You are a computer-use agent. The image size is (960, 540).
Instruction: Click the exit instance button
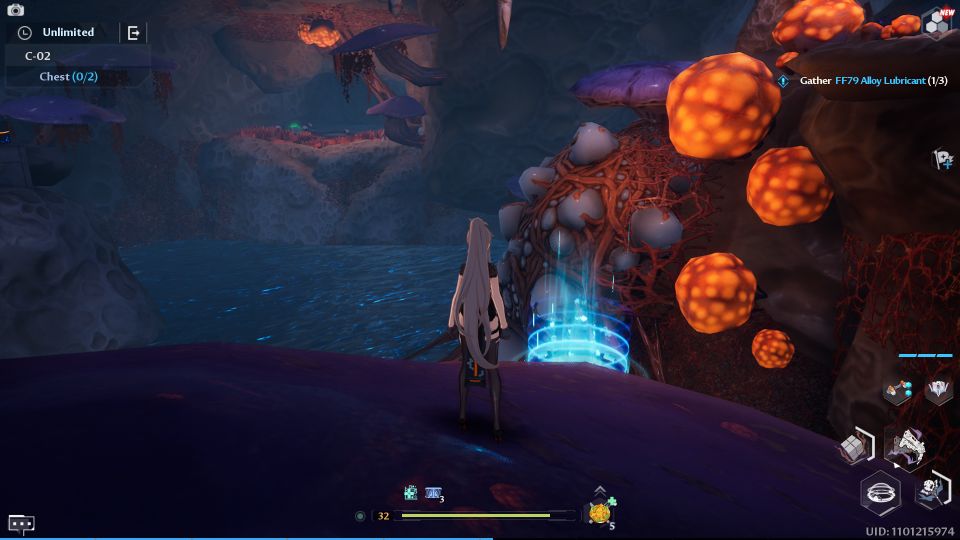point(134,33)
